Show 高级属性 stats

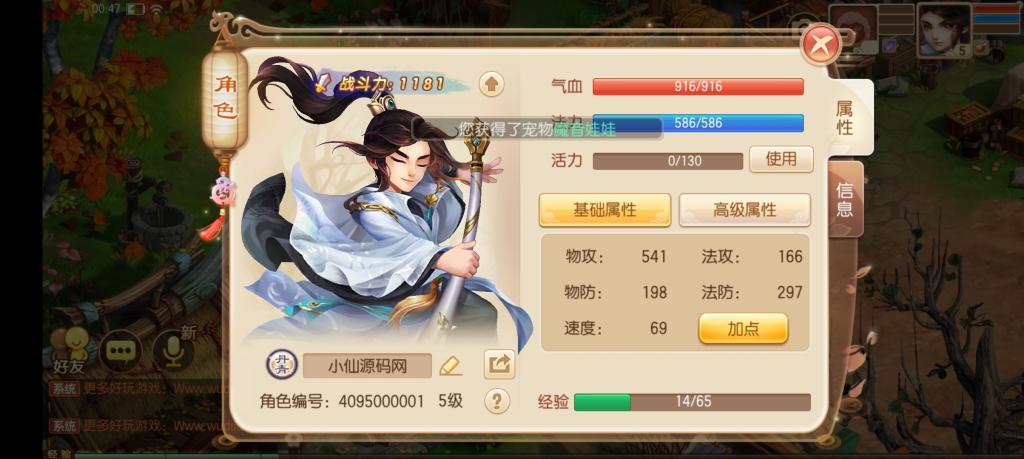coord(744,210)
